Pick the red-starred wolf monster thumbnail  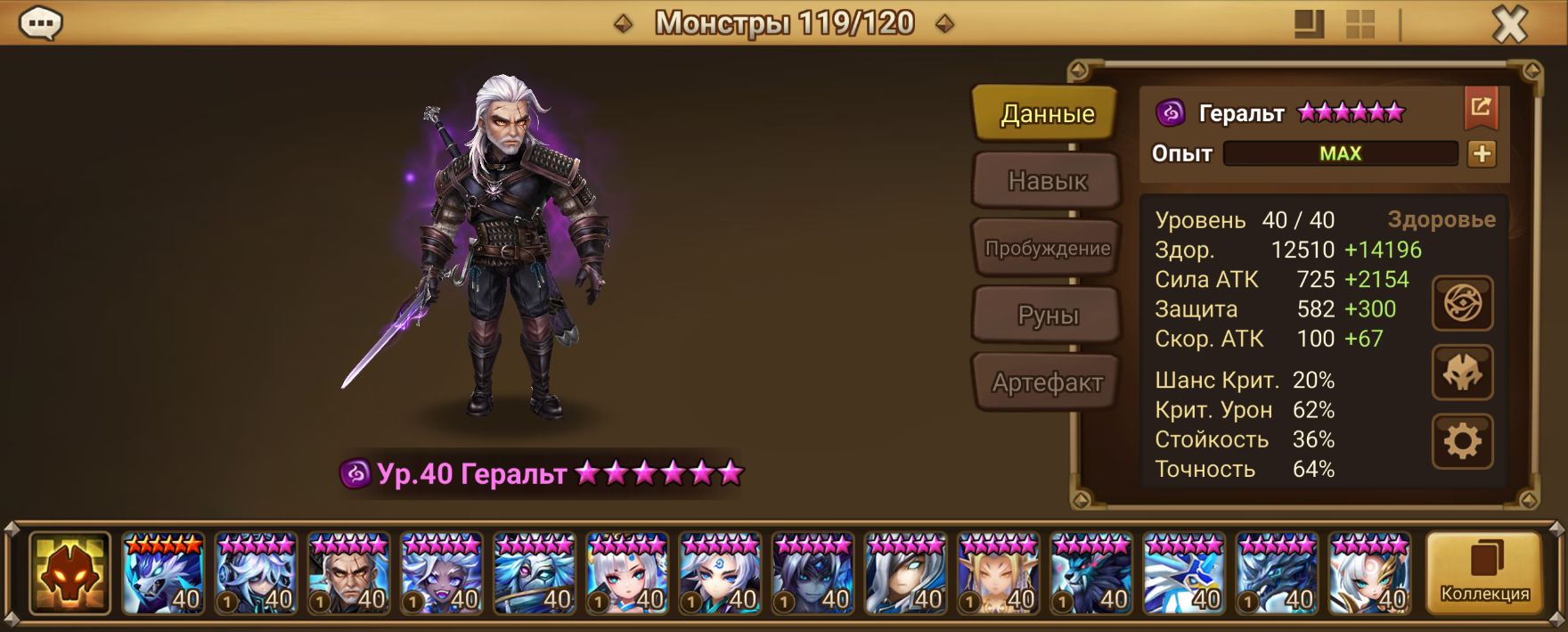coord(162,575)
